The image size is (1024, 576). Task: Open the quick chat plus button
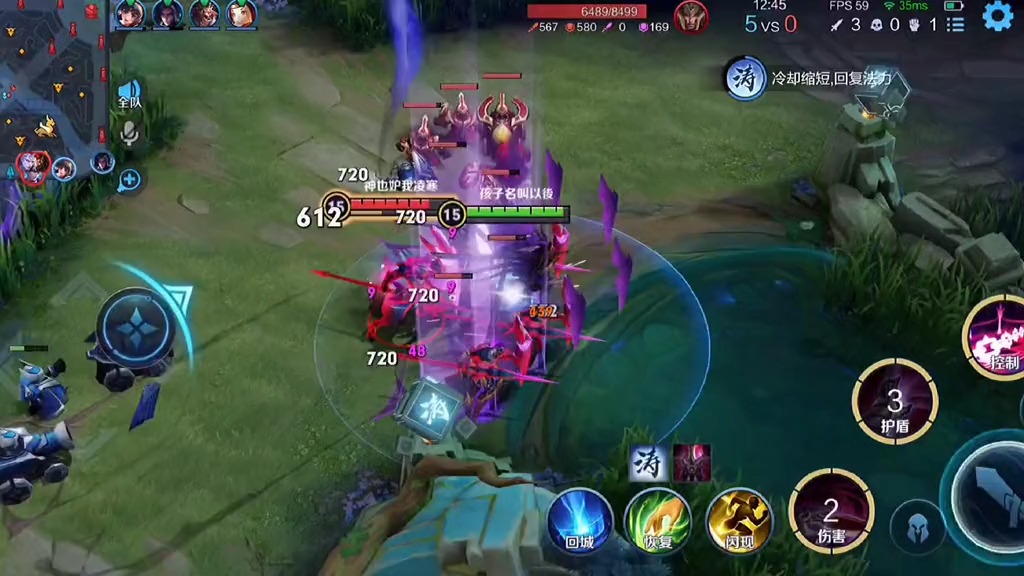point(129,181)
